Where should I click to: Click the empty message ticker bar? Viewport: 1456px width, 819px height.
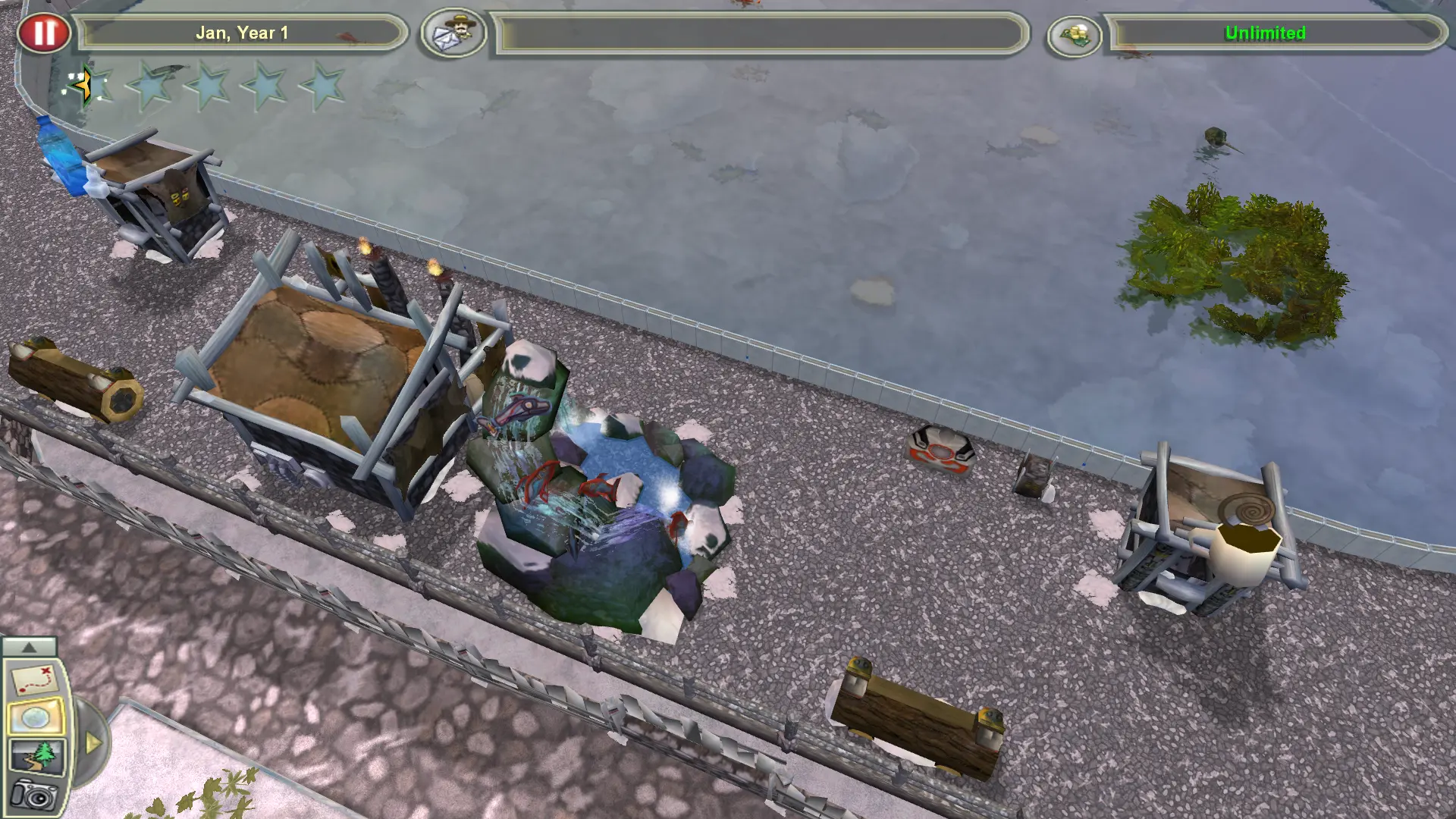coord(758,33)
